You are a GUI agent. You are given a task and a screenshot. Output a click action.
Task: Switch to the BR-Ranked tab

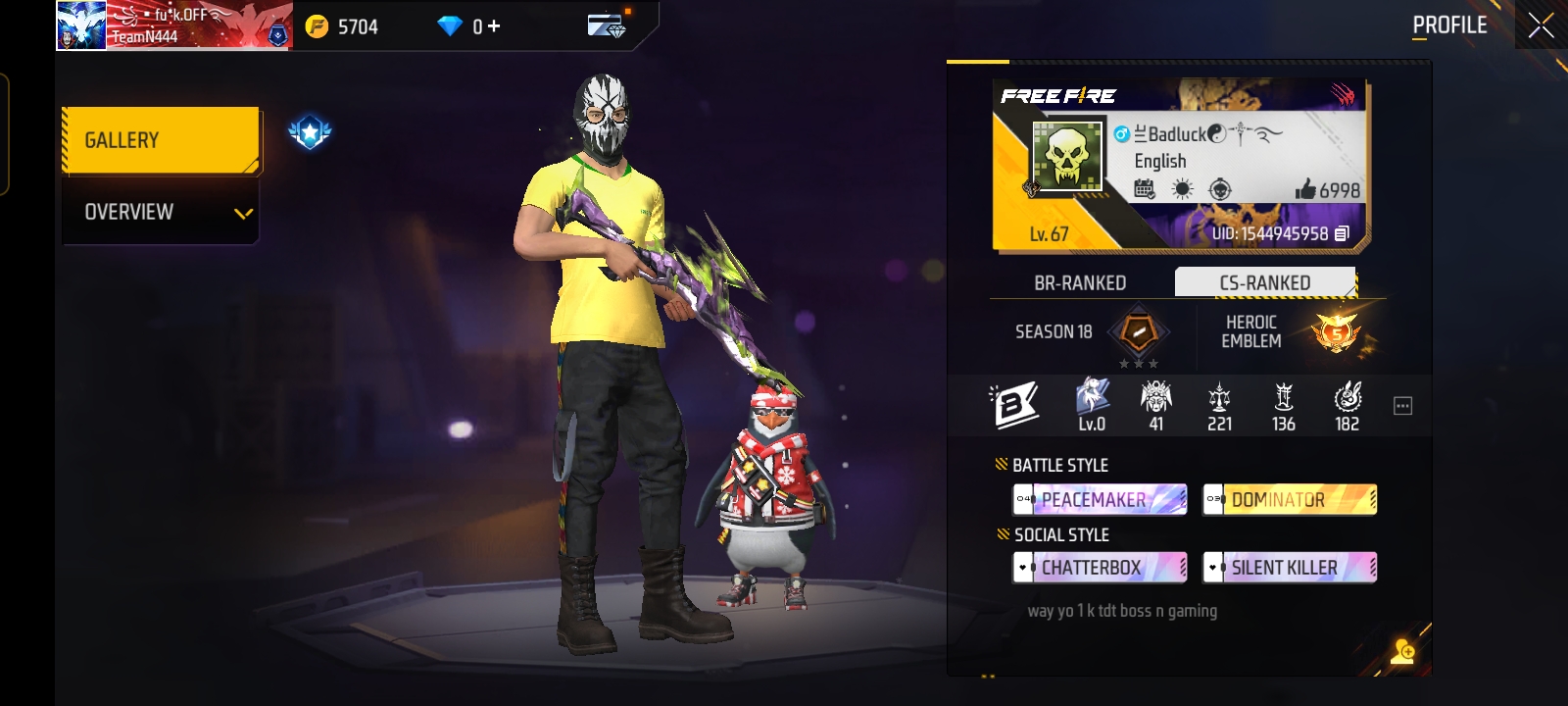point(1080,282)
